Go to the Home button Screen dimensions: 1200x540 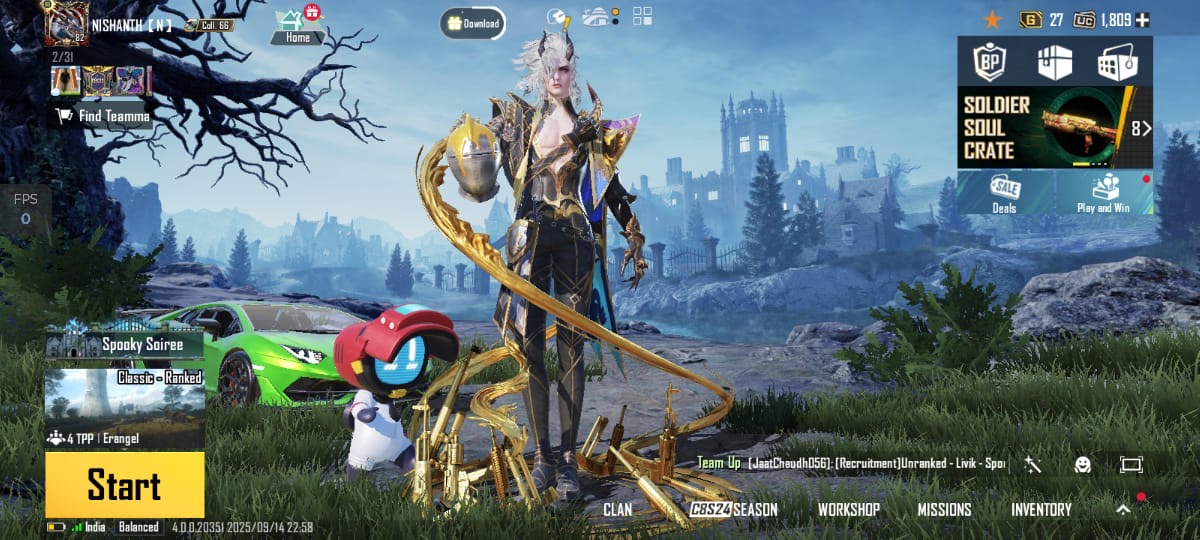tap(297, 26)
